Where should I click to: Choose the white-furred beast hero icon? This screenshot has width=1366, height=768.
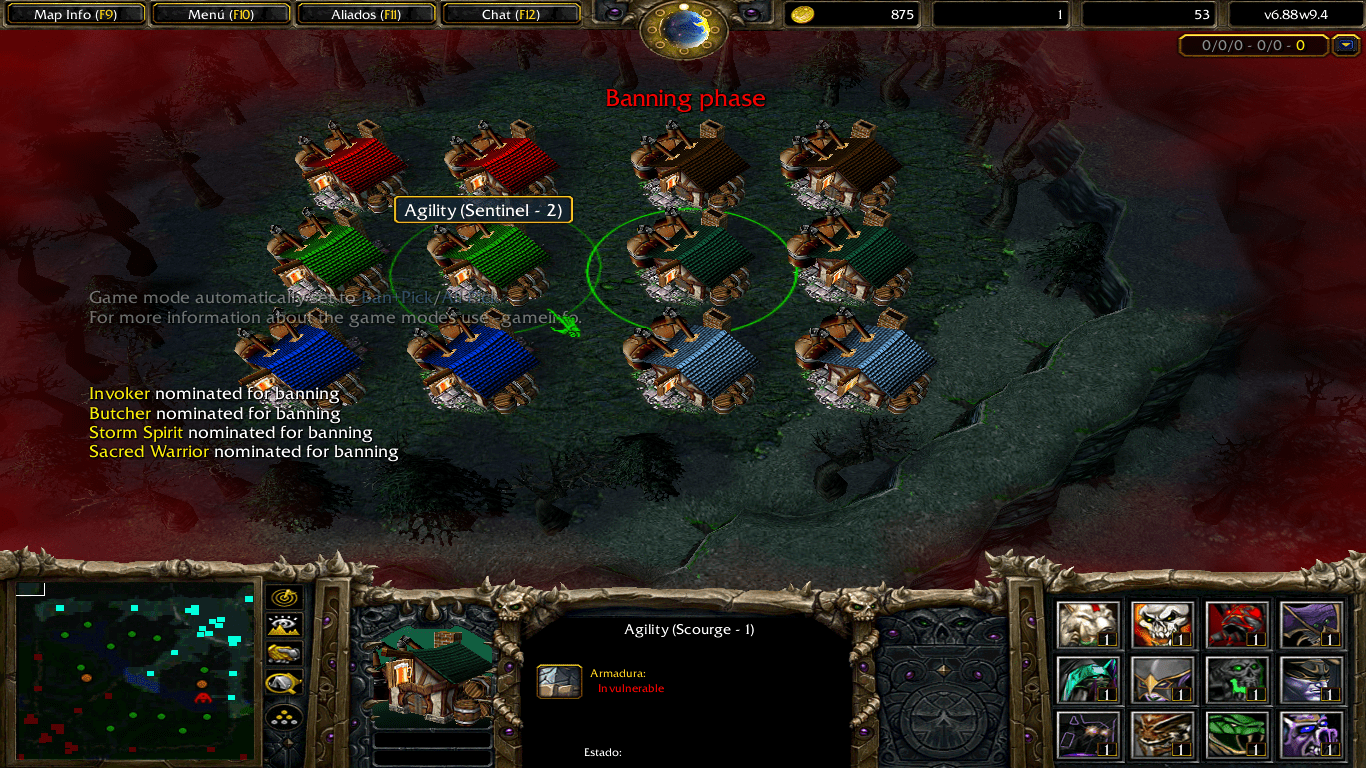click(x=1088, y=625)
